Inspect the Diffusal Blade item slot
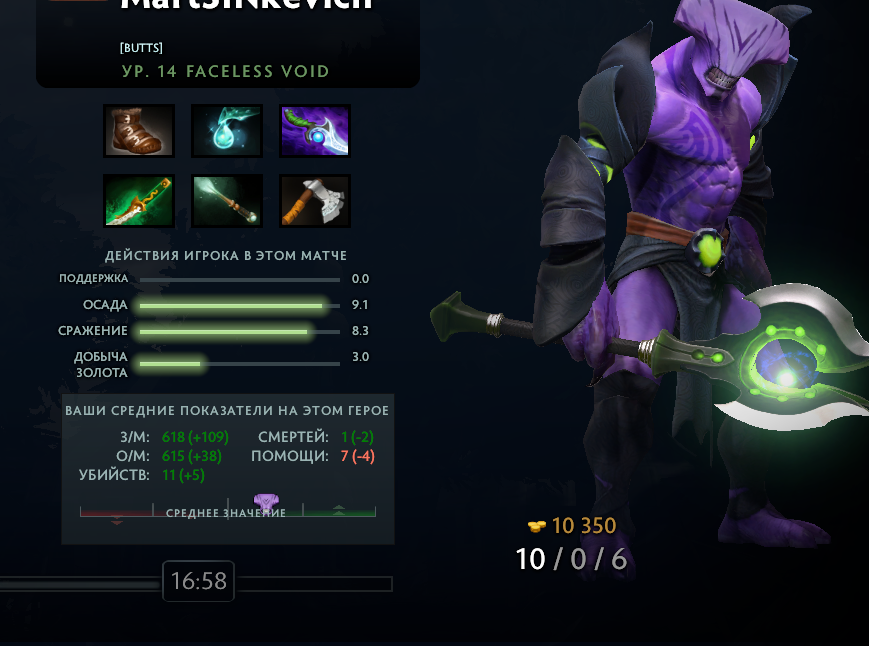The height and width of the screenshot is (646, 869). point(315,131)
